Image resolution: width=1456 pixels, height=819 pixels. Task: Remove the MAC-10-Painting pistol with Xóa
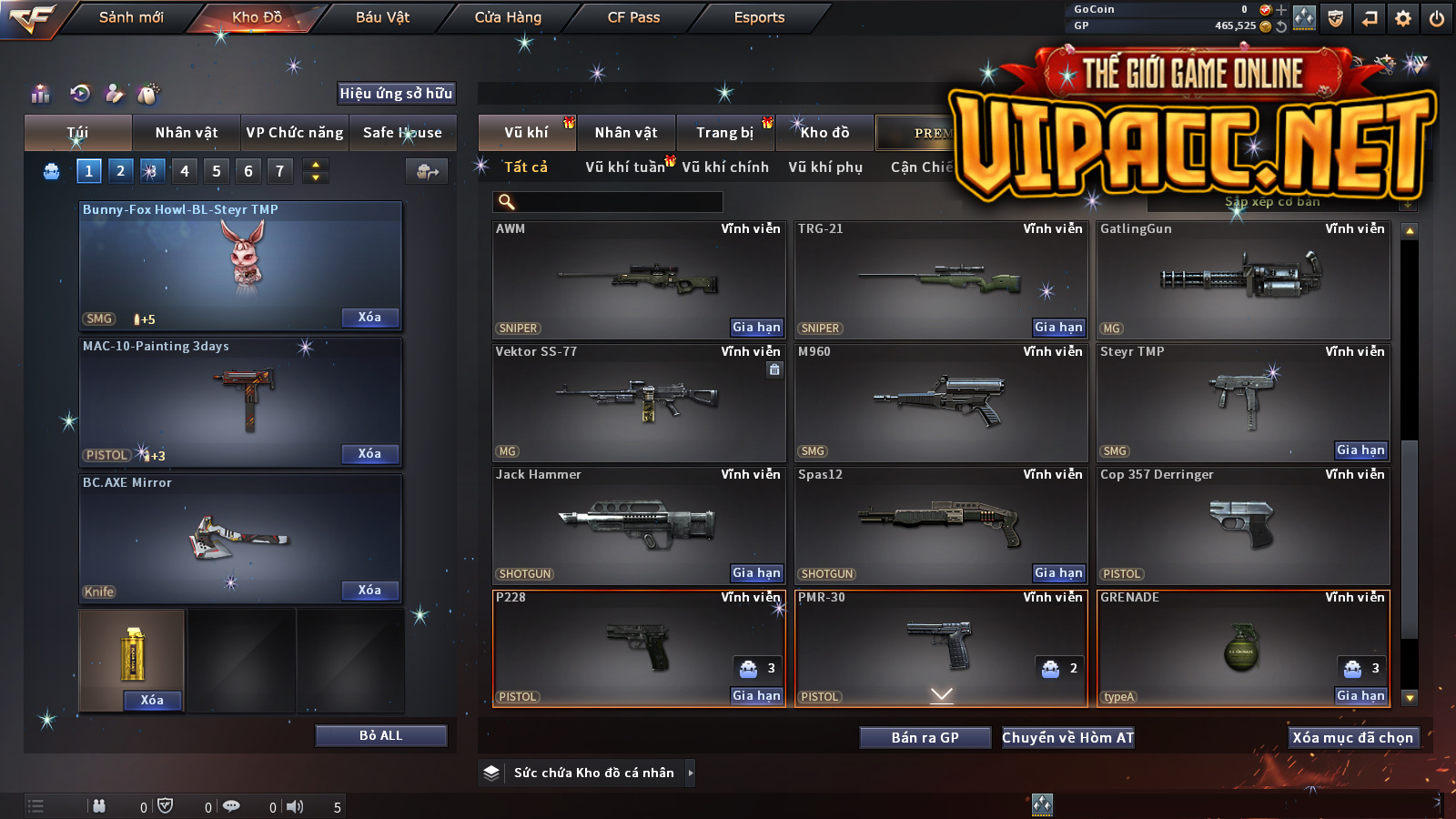point(369,453)
